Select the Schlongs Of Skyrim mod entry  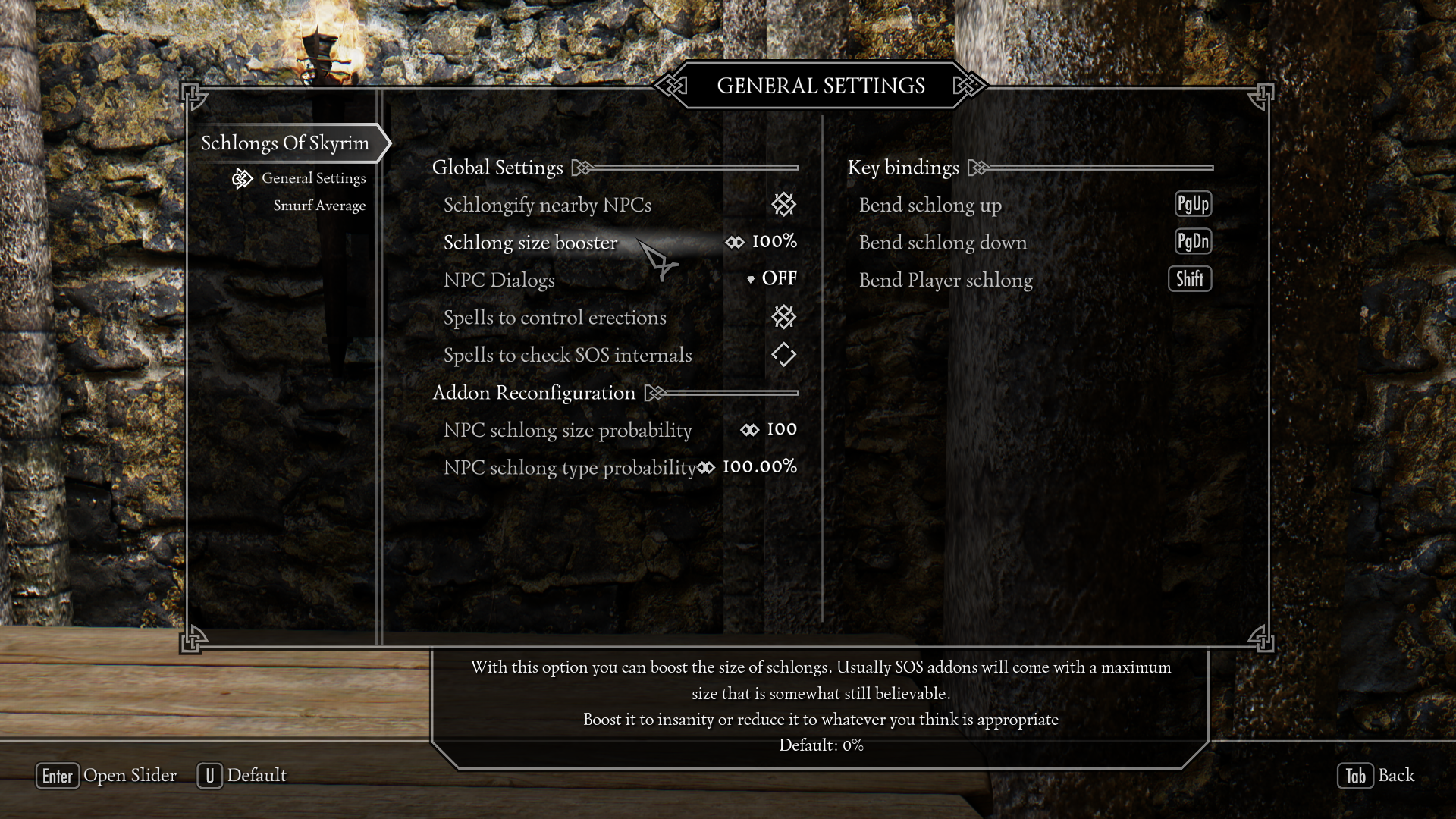pos(285,143)
